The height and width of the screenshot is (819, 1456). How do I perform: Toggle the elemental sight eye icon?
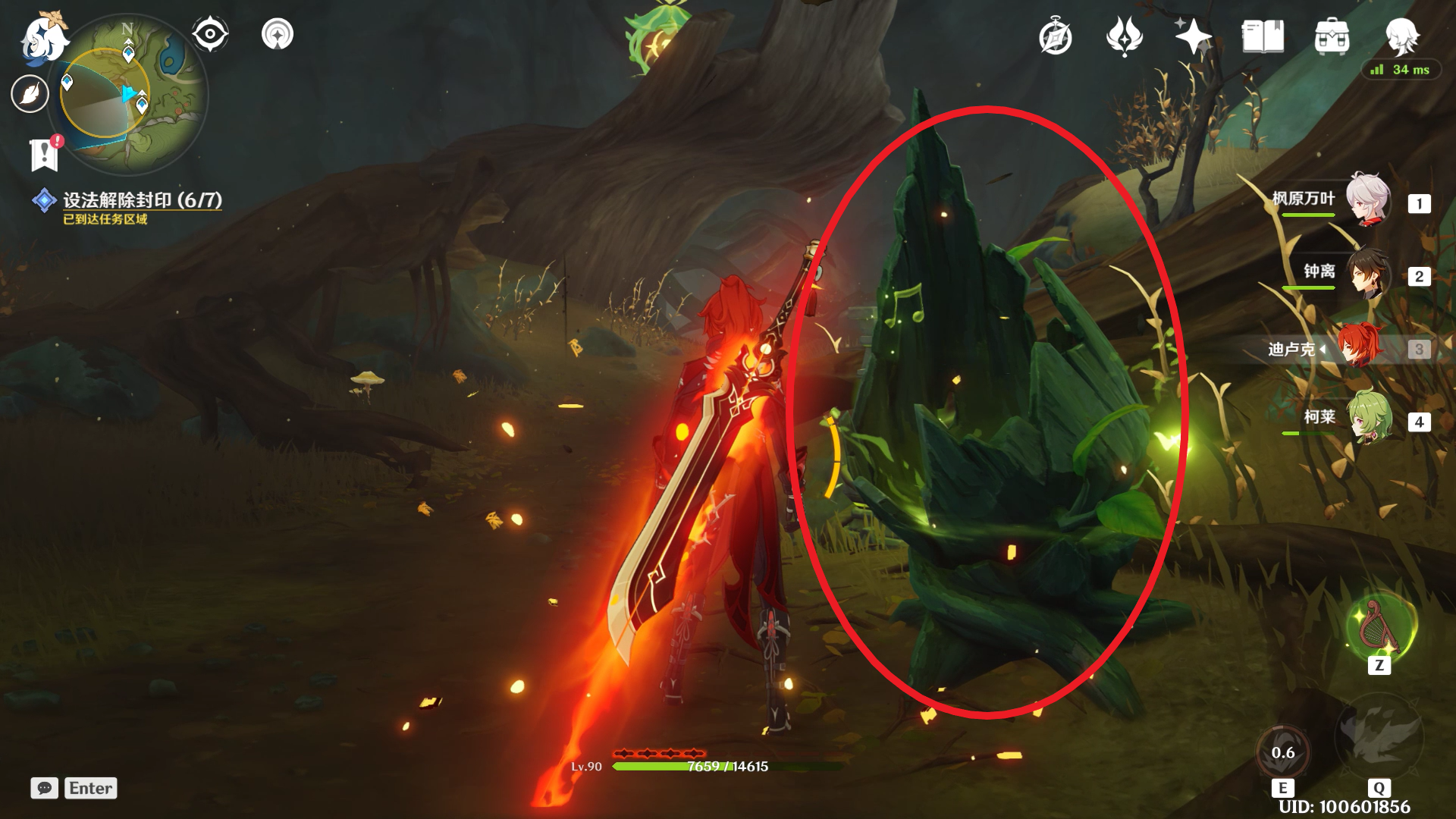[210, 34]
